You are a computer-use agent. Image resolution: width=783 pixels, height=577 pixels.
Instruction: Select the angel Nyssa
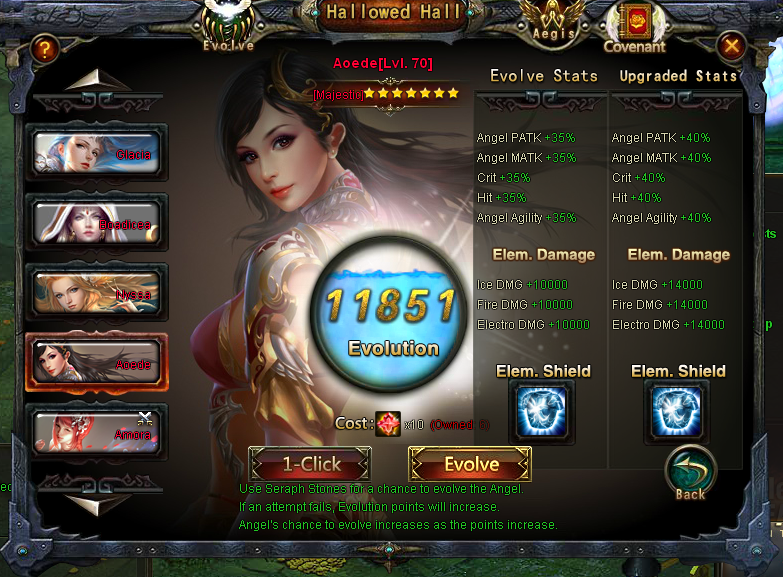coord(97,292)
